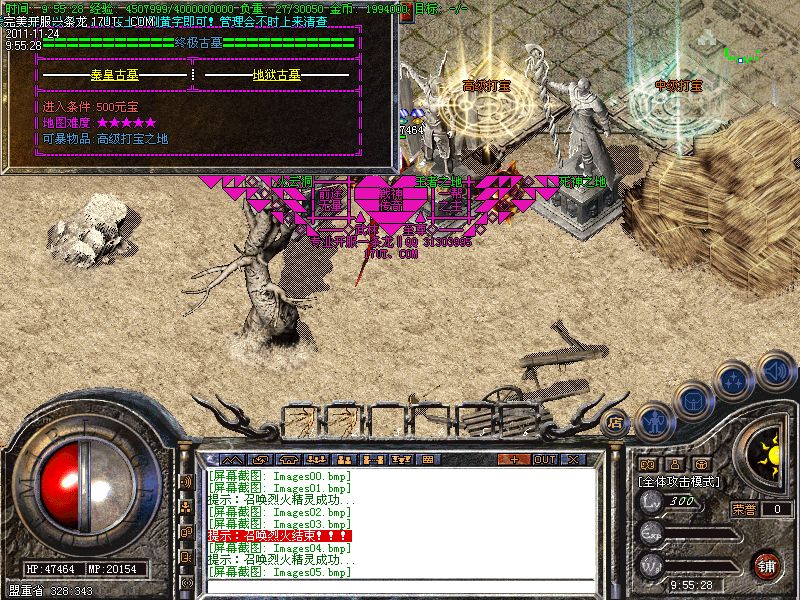Click the keyboard icon button above chat

coord(427,460)
